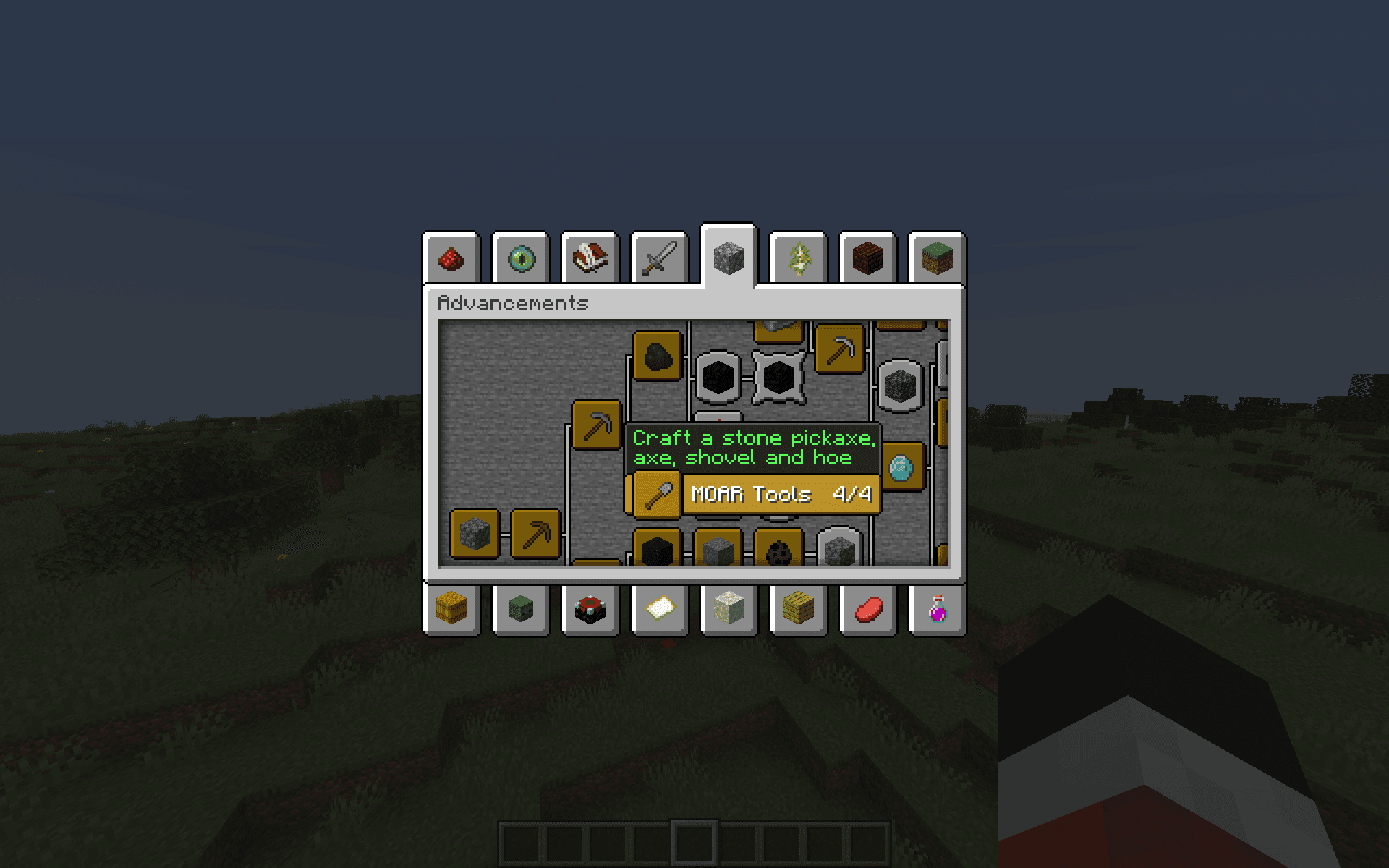1389x868 pixels.
Task: Select the active cobblestone tab
Action: (729, 257)
